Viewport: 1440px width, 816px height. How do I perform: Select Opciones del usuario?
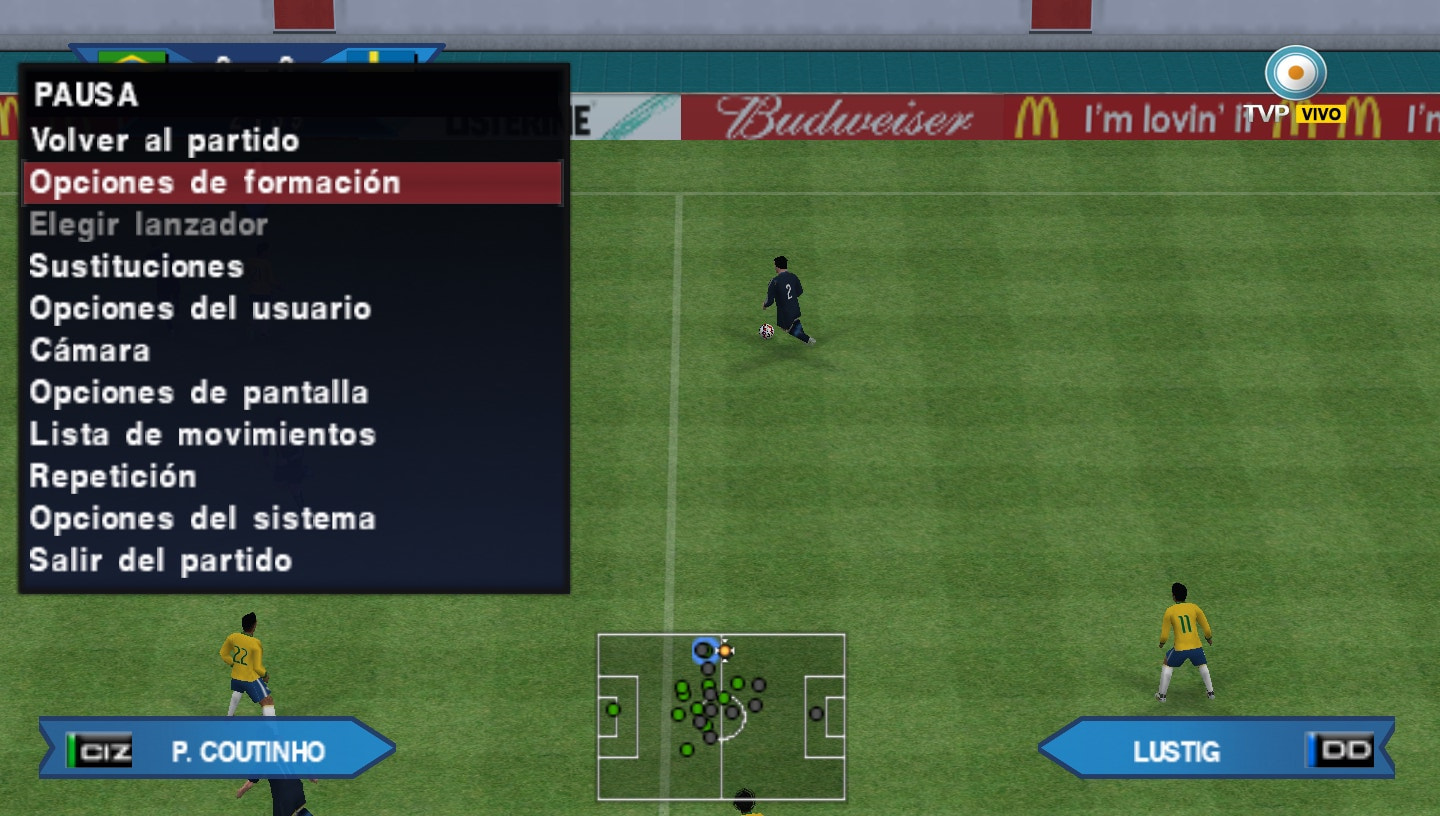pyautogui.click(x=202, y=309)
